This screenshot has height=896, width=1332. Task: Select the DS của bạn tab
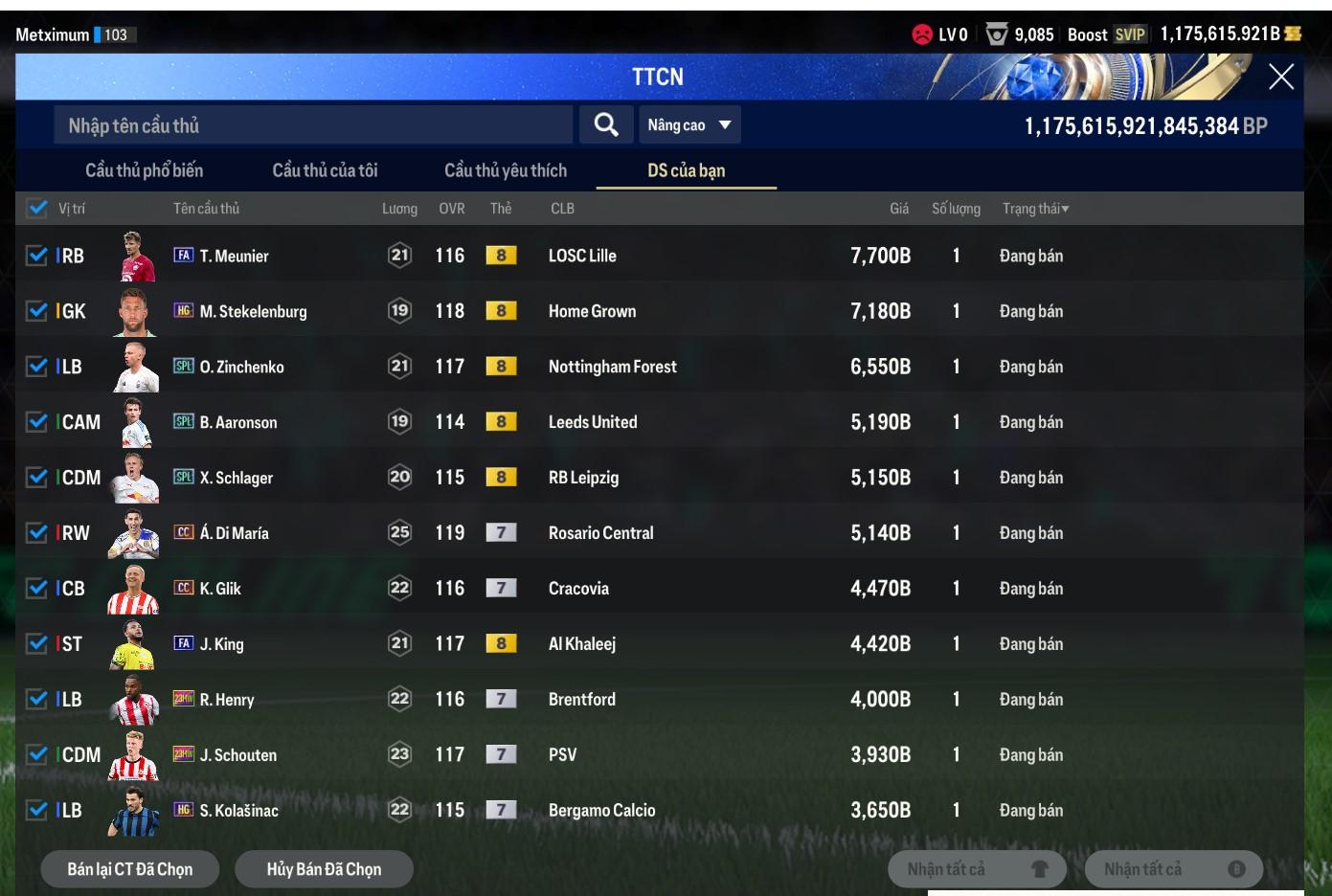click(686, 170)
